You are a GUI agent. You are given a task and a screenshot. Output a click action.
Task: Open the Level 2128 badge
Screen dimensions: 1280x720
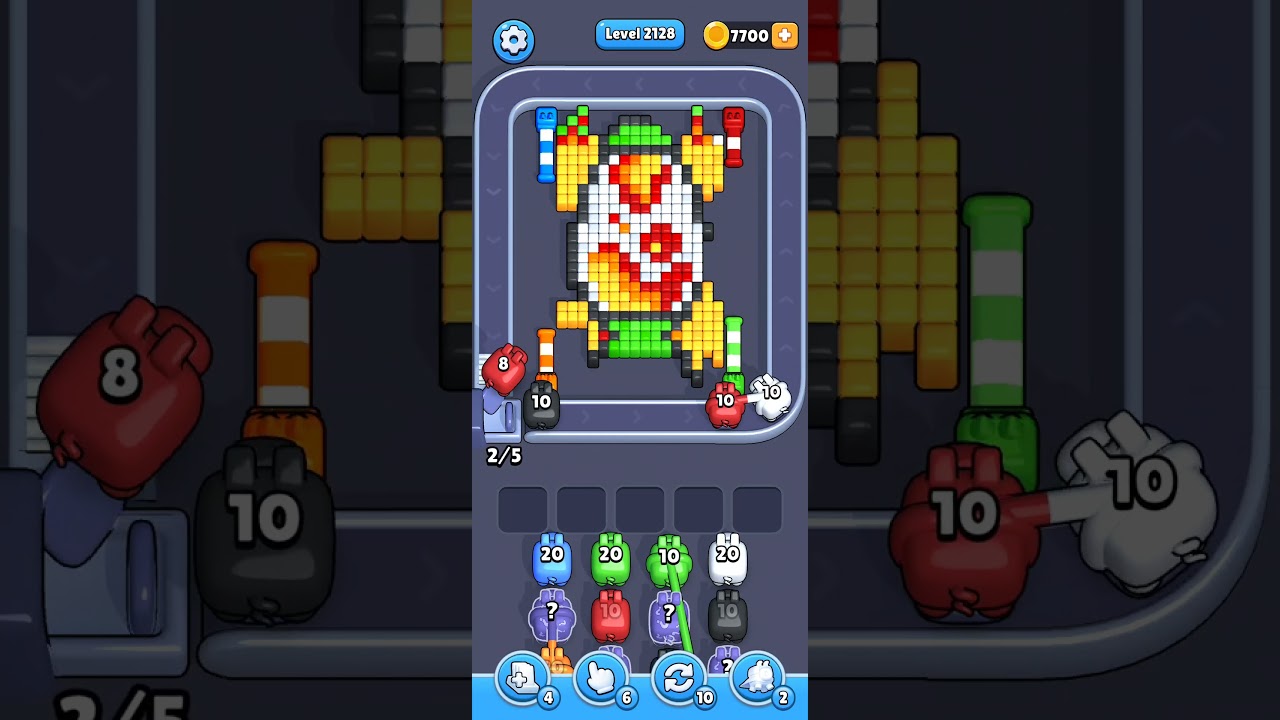[x=639, y=33]
